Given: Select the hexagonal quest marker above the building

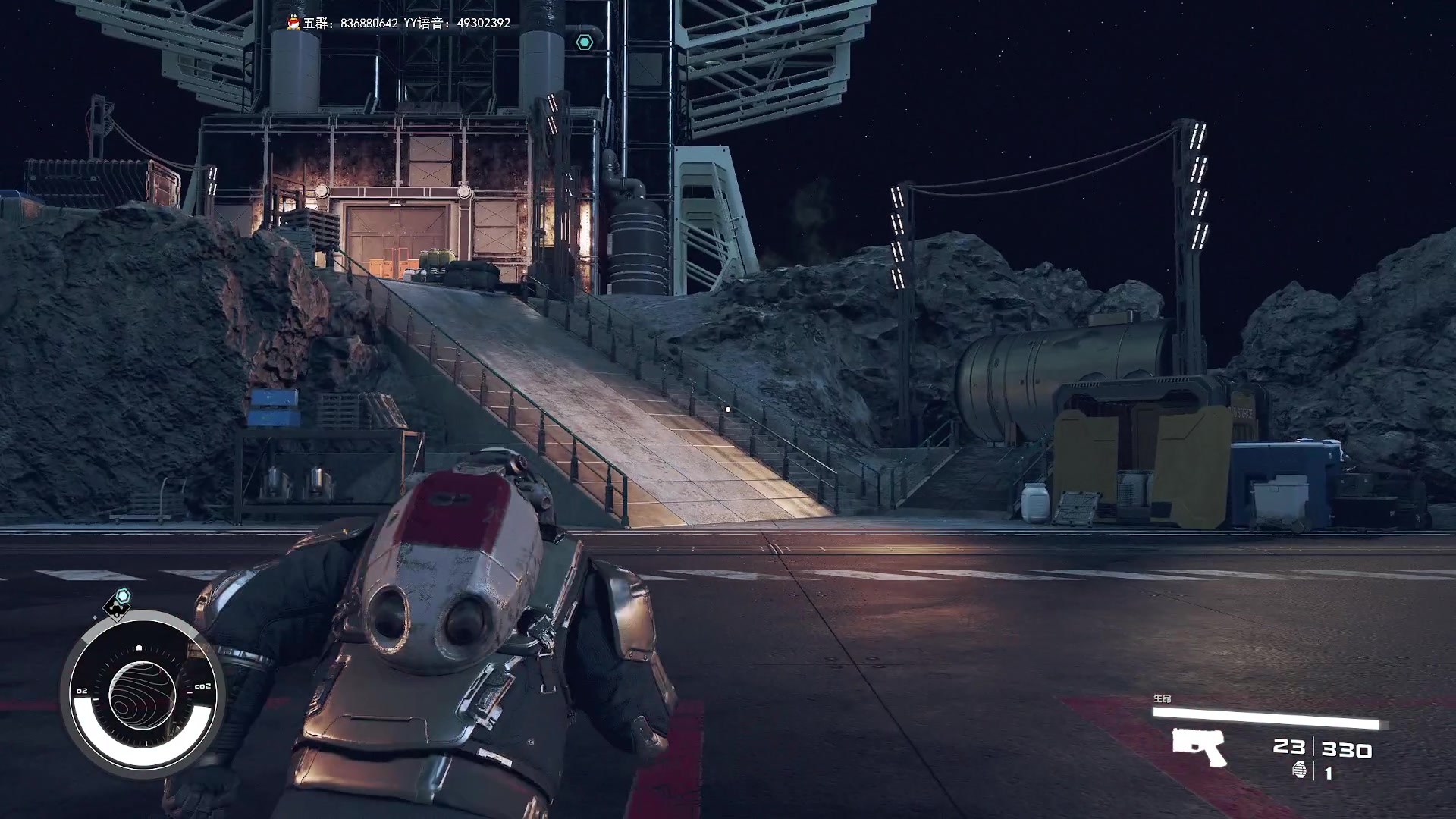Looking at the screenshot, I should click(x=584, y=42).
